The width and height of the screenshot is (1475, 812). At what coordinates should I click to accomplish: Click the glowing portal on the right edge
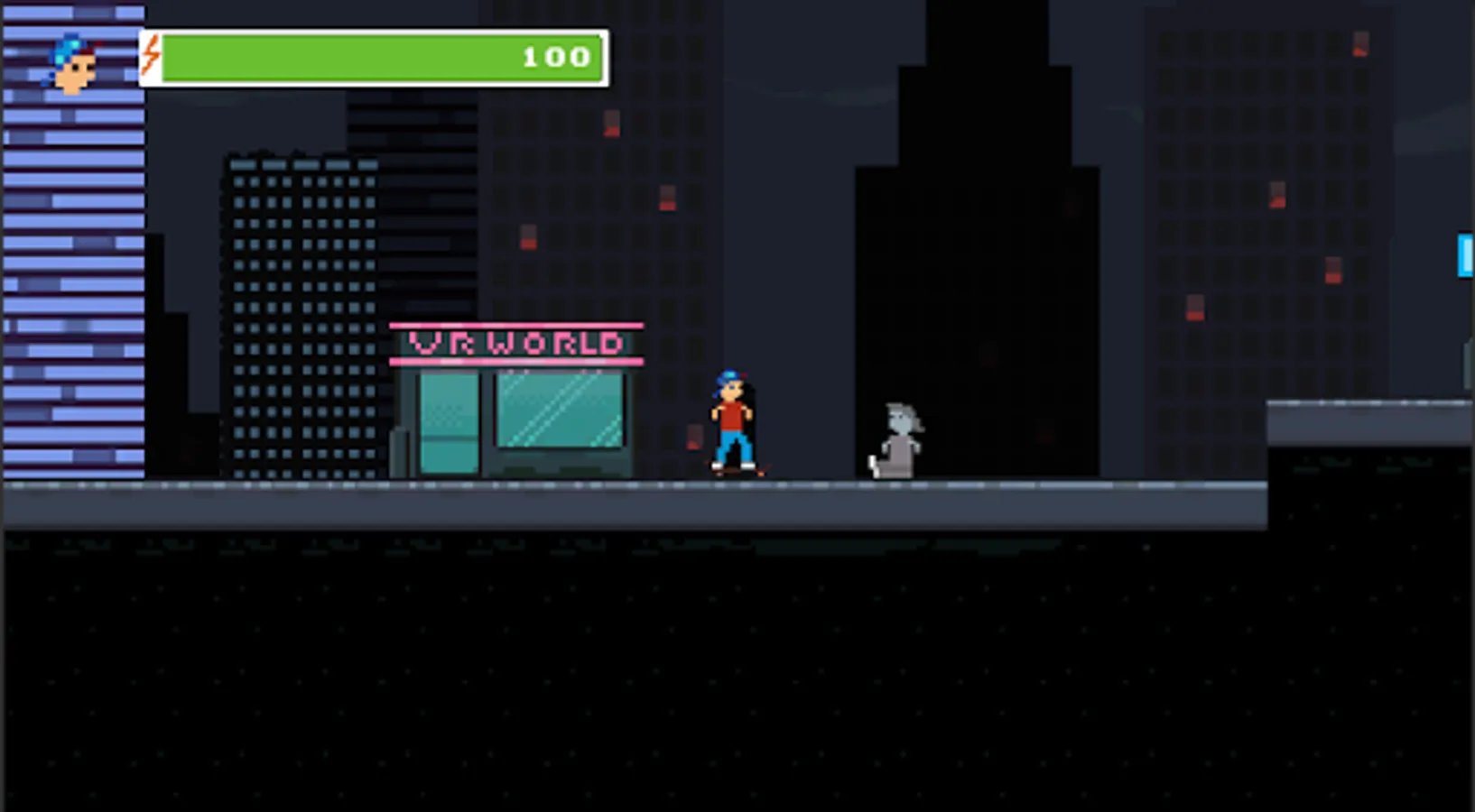click(x=1465, y=255)
